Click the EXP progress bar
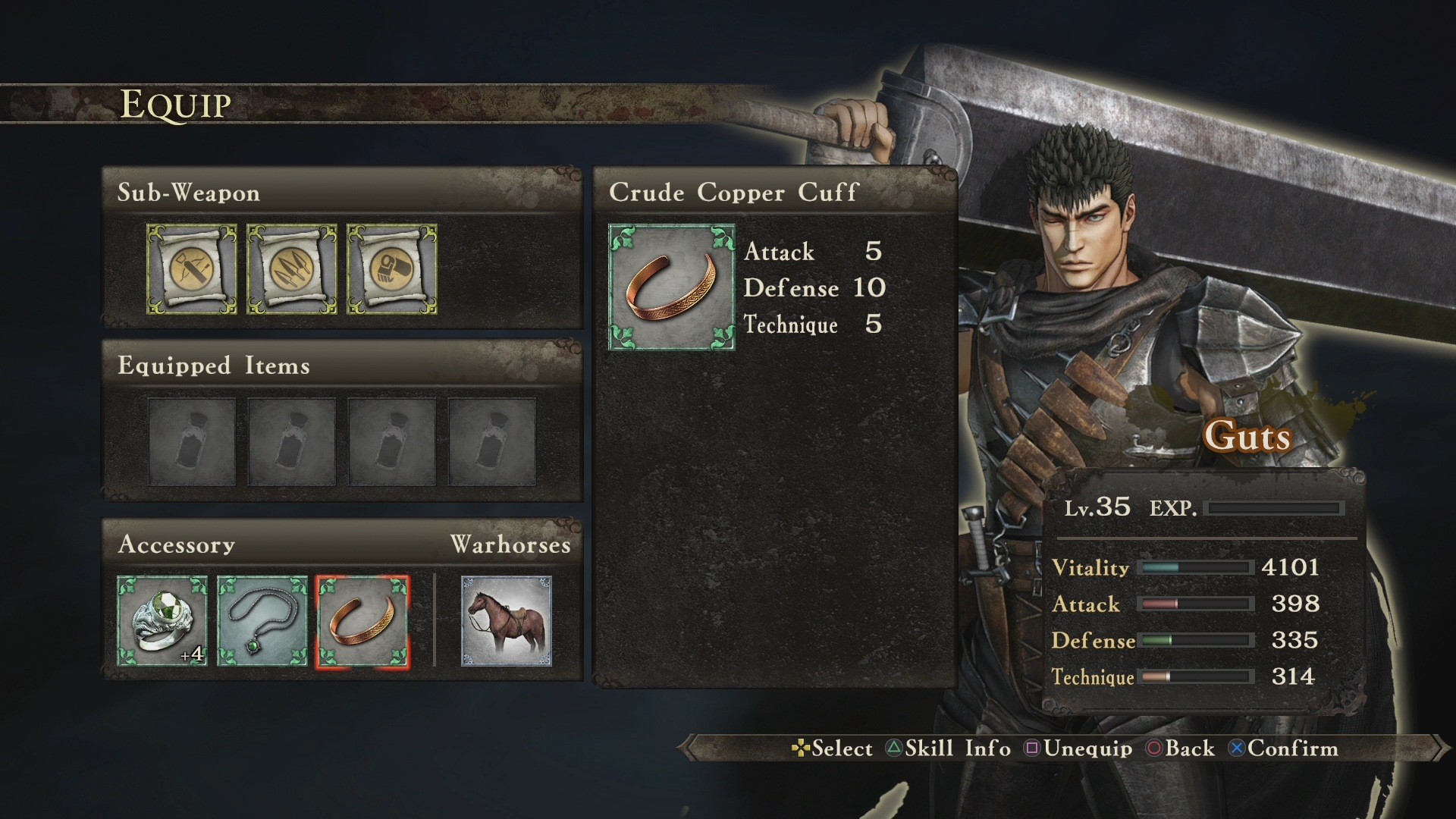This screenshot has height=819, width=1456. point(1275,510)
